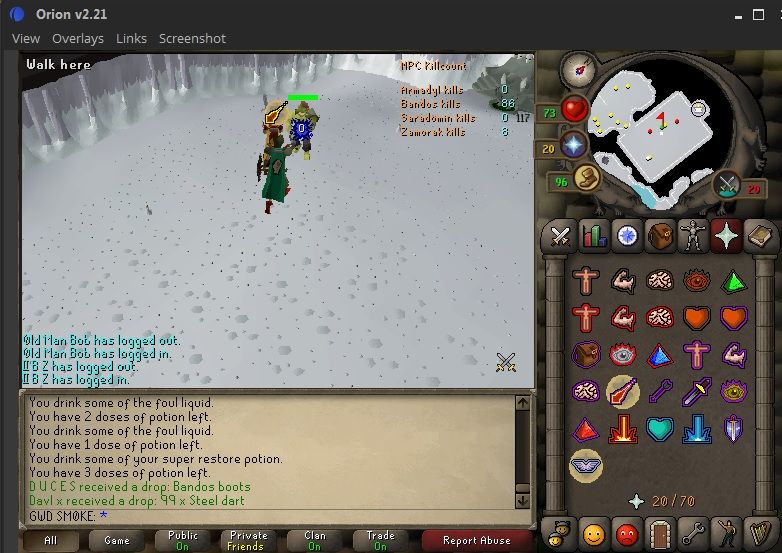Select the Game chat filter

[x=116, y=540]
